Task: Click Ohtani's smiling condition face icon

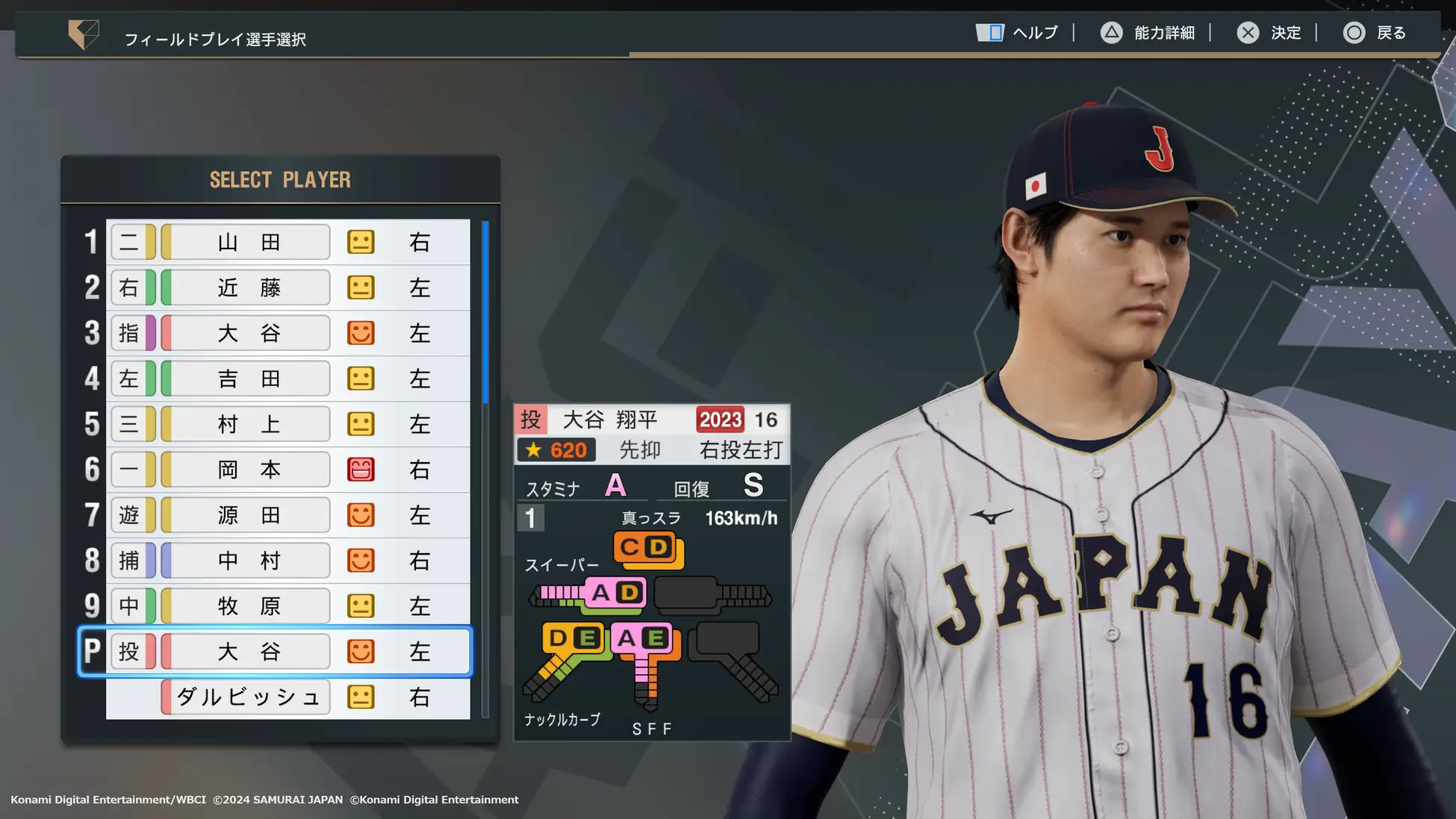Action: [361, 651]
